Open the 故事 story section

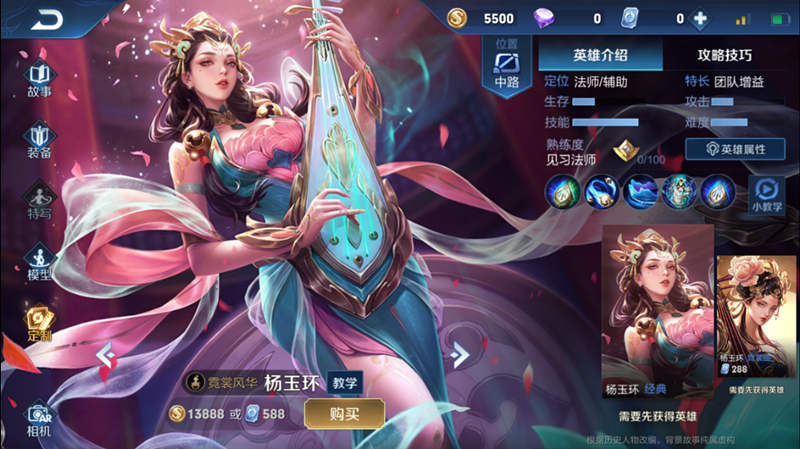pos(39,79)
